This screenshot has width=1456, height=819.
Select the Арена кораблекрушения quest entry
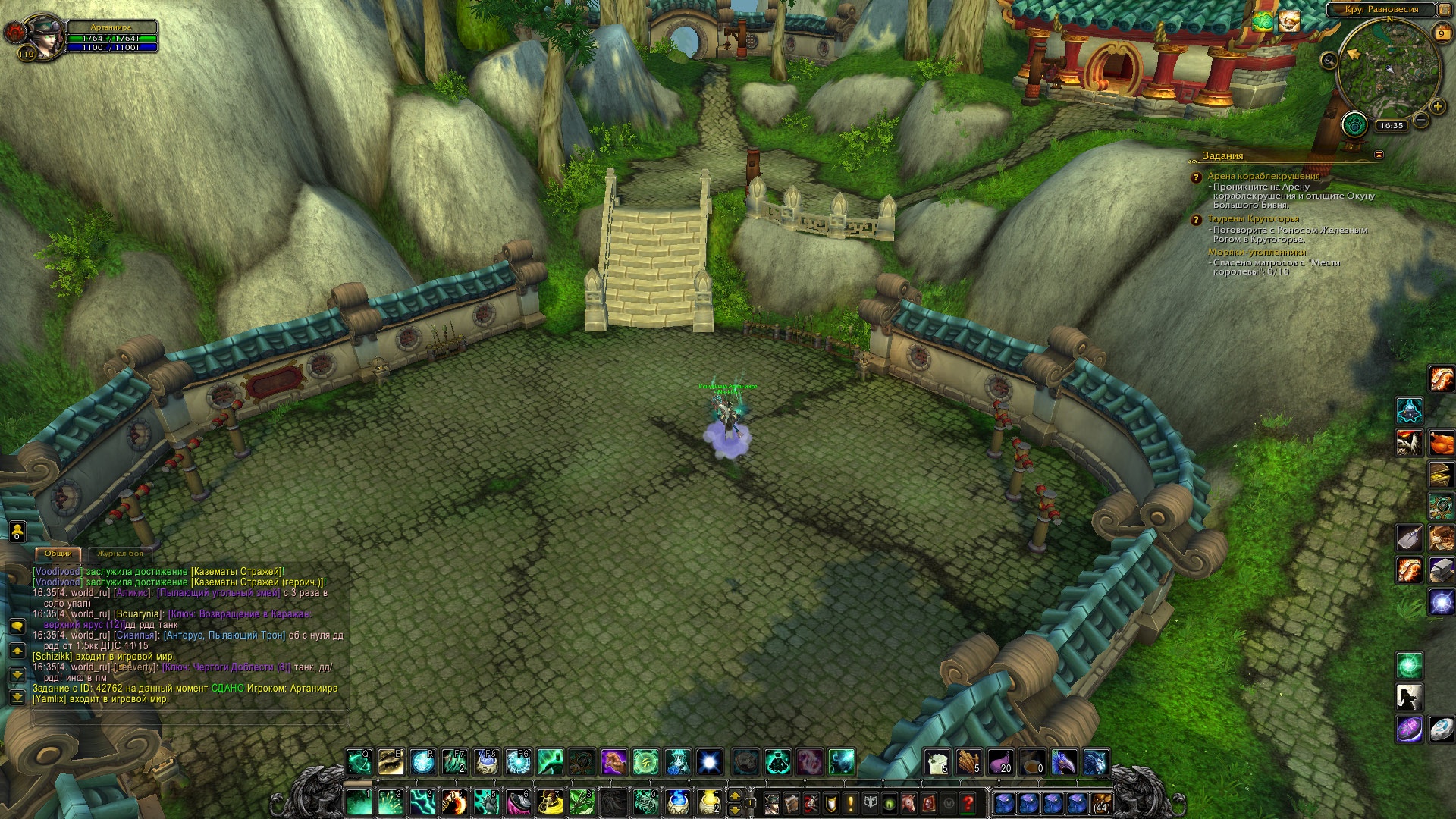(1263, 176)
